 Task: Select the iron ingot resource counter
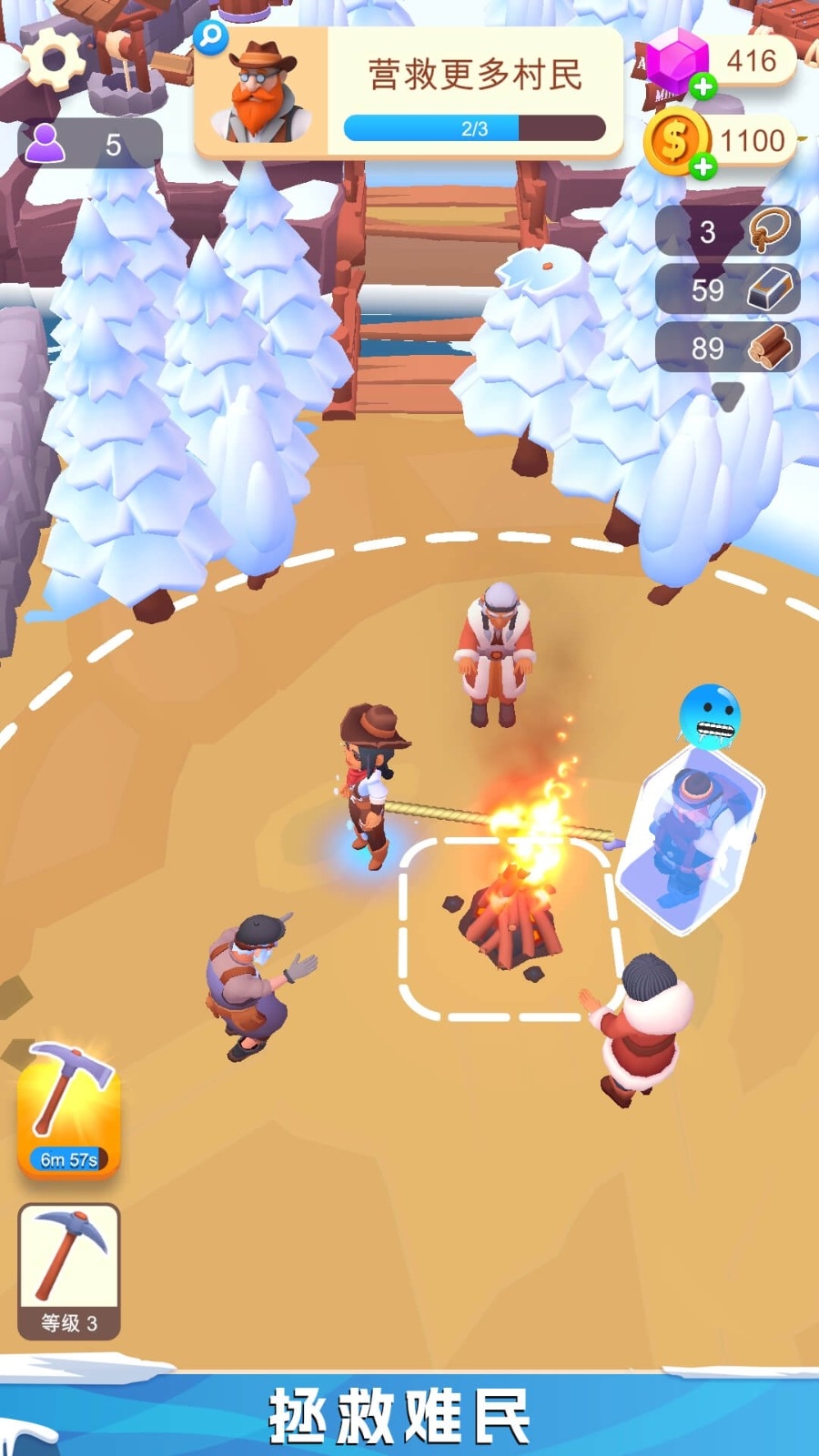point(728,289)
